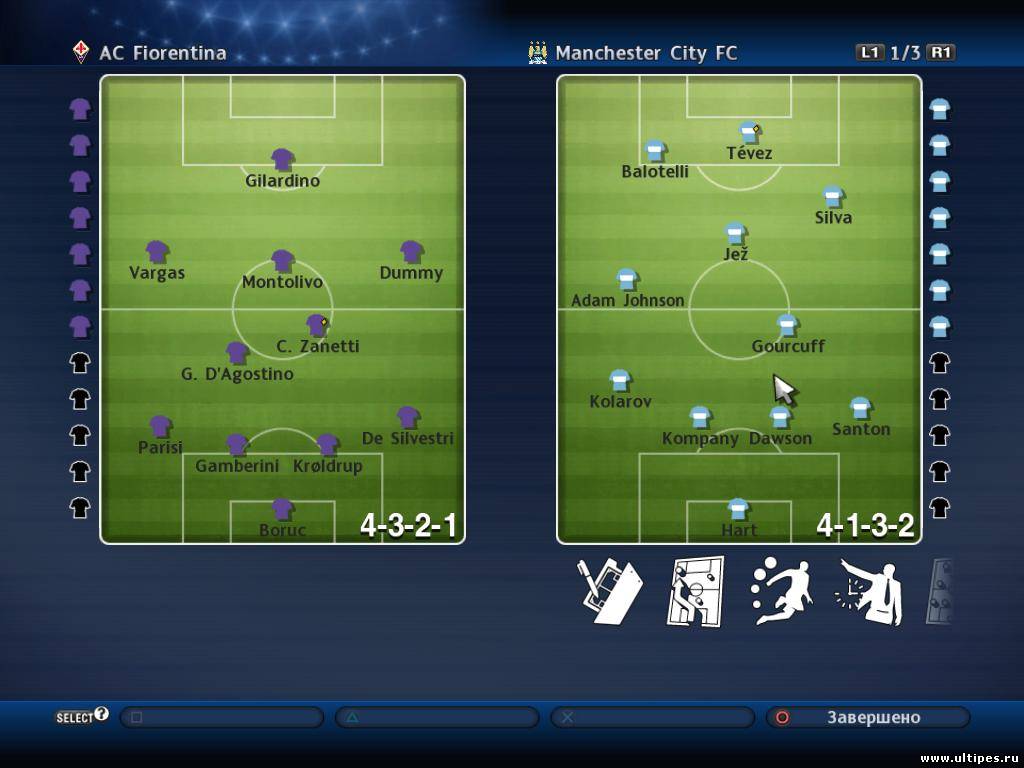
Task: Open the clipboard and marker tactics icon
Action: pyautogui.click(x=609, y=592)
